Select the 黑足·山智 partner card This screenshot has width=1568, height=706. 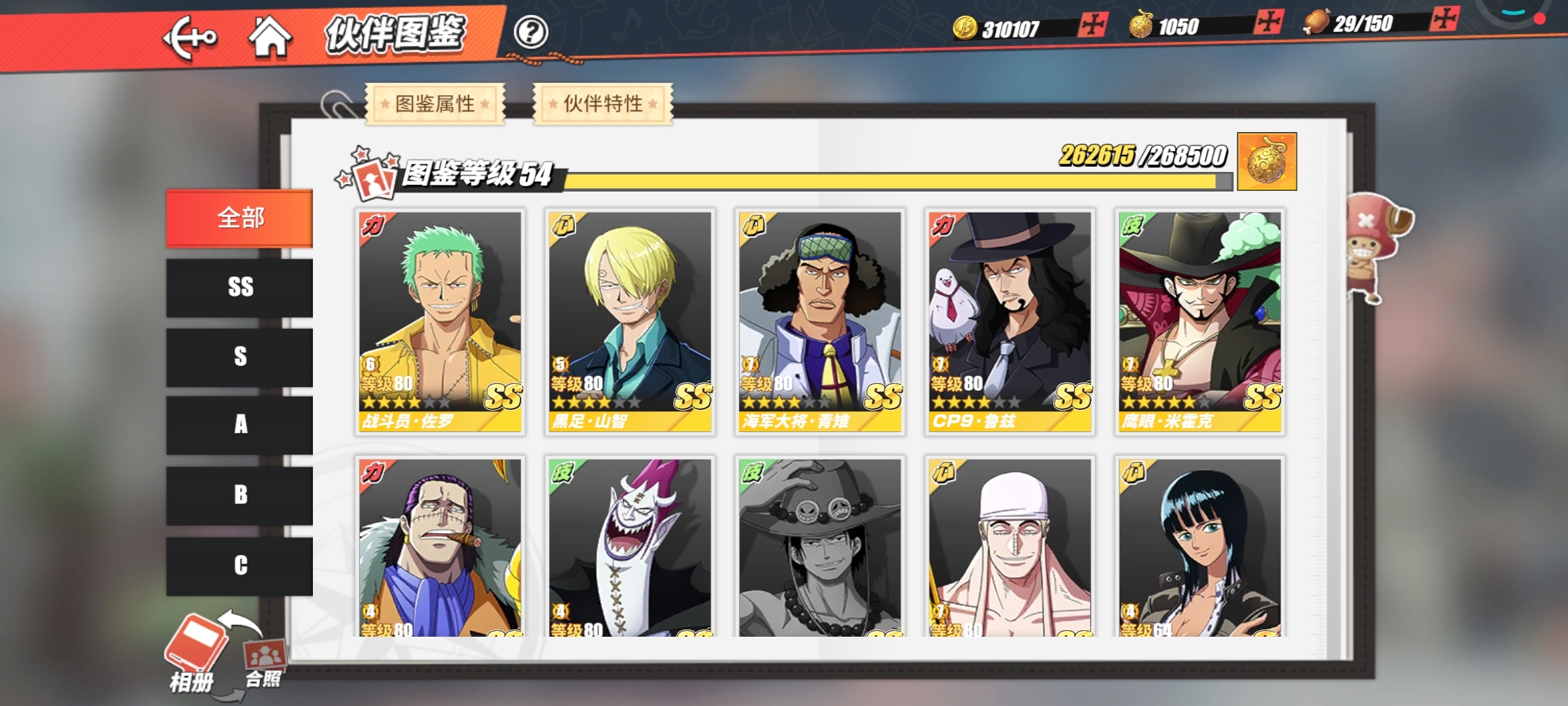(x=630, y=322)
